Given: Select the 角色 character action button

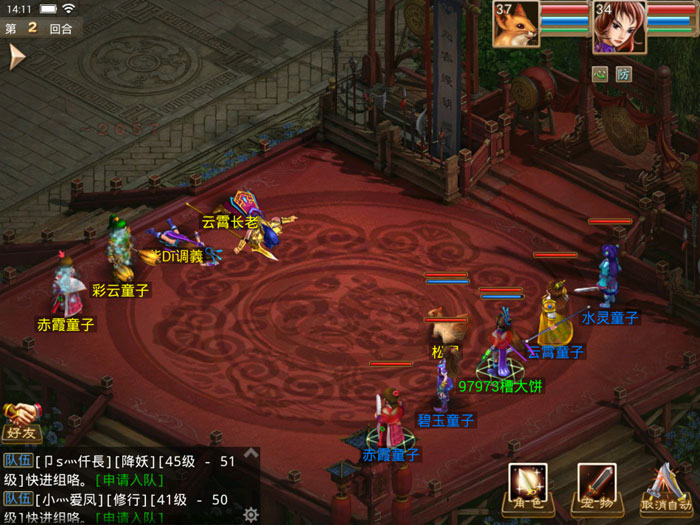Looking at the screenshot, I should [528, 487].
